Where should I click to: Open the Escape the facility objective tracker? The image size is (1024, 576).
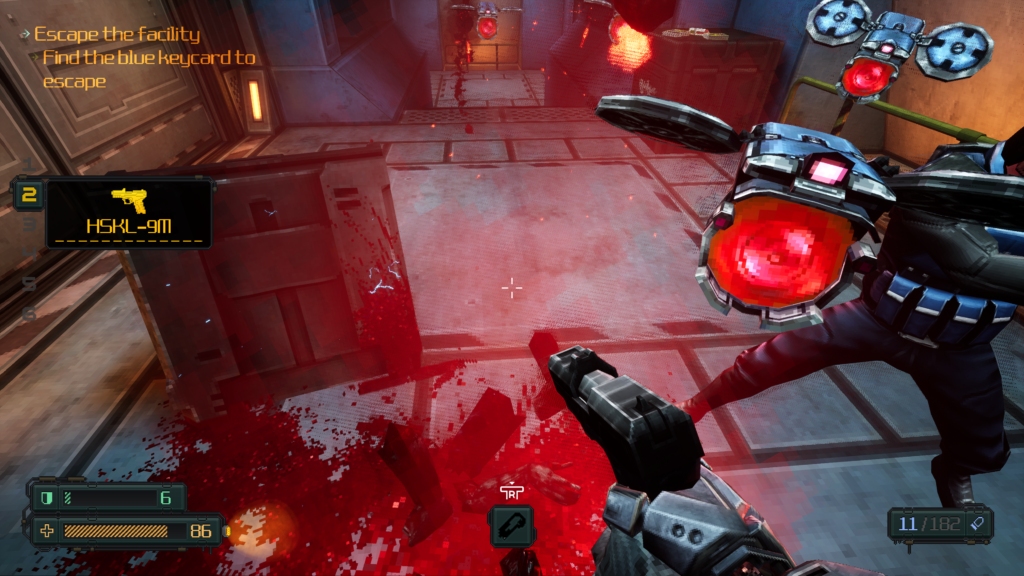(116, 35)
